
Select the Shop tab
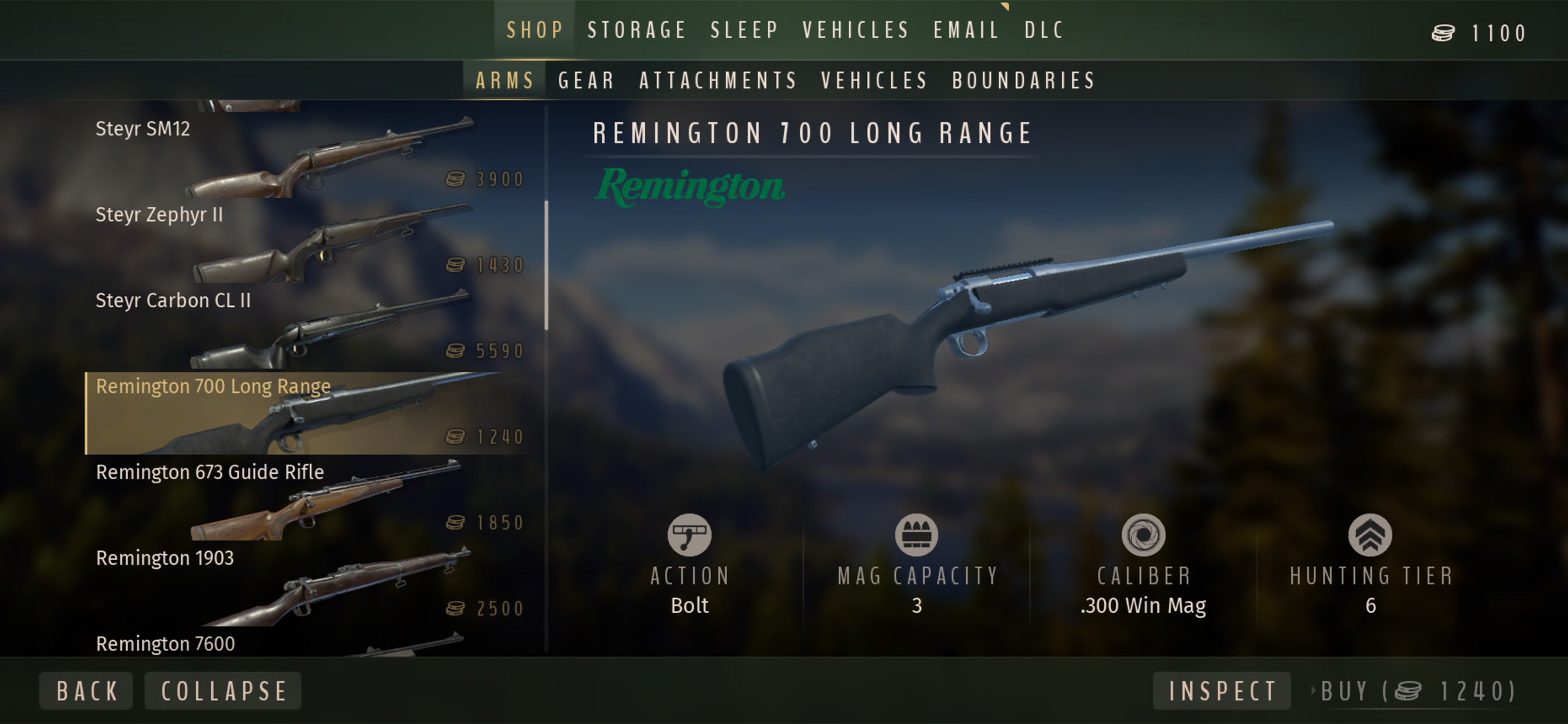click(x=535, y=30)
